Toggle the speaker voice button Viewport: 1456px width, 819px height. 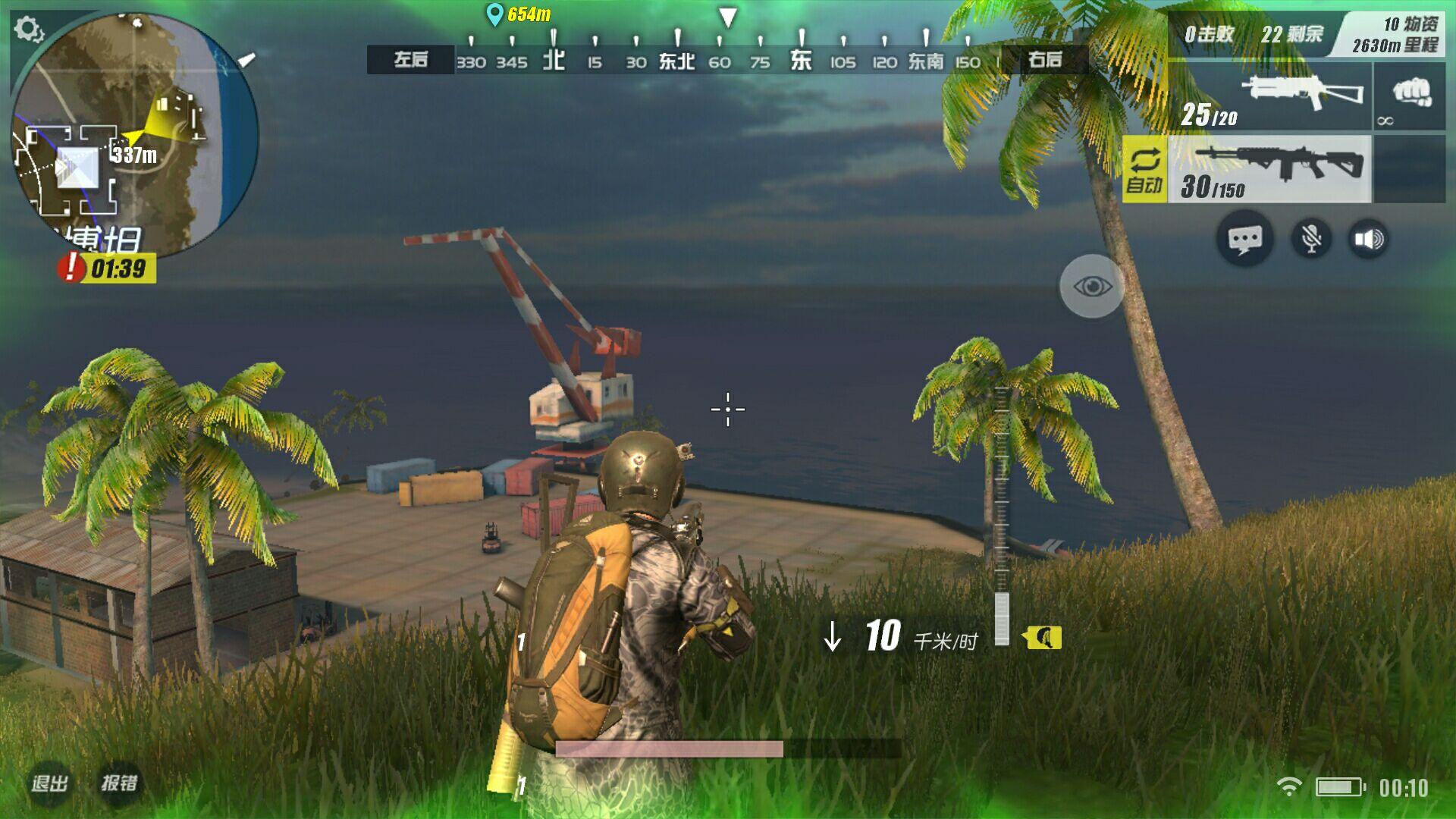(x=1369, y=240)
